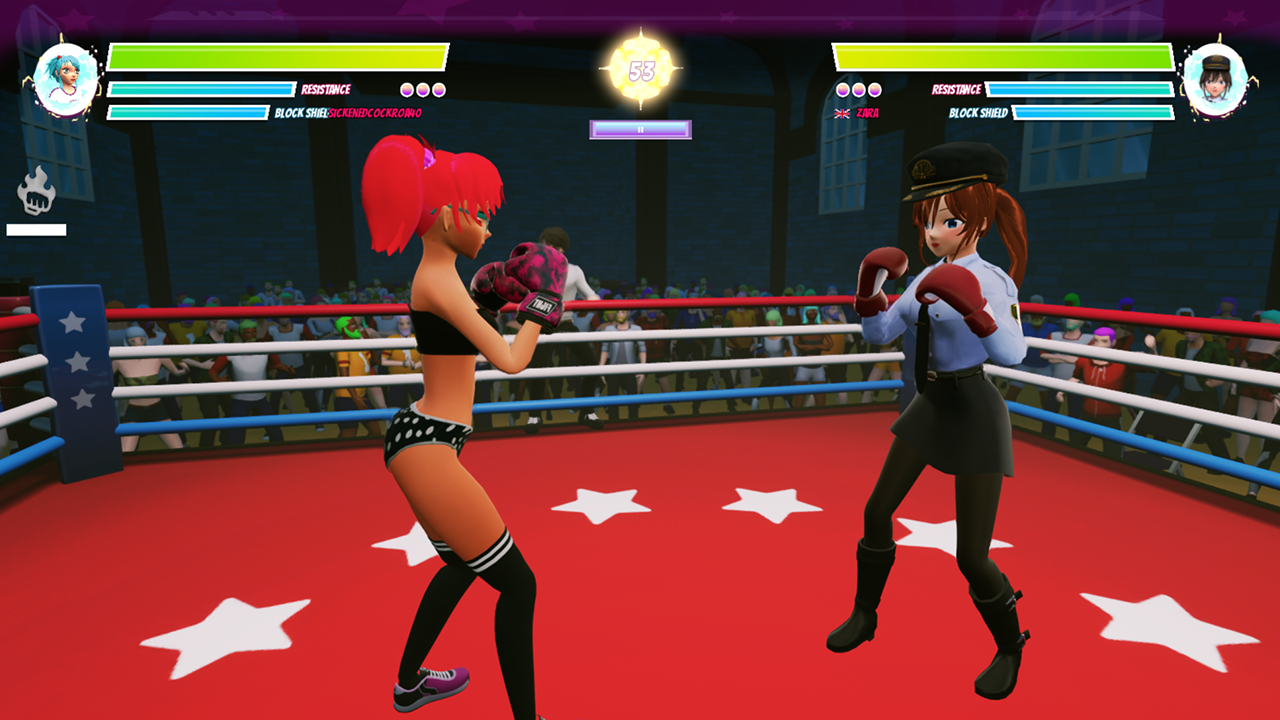Toggle the left RESISTANCE indicator
This screenshot has width=1280, height=720.
click(x=324, y=88)
